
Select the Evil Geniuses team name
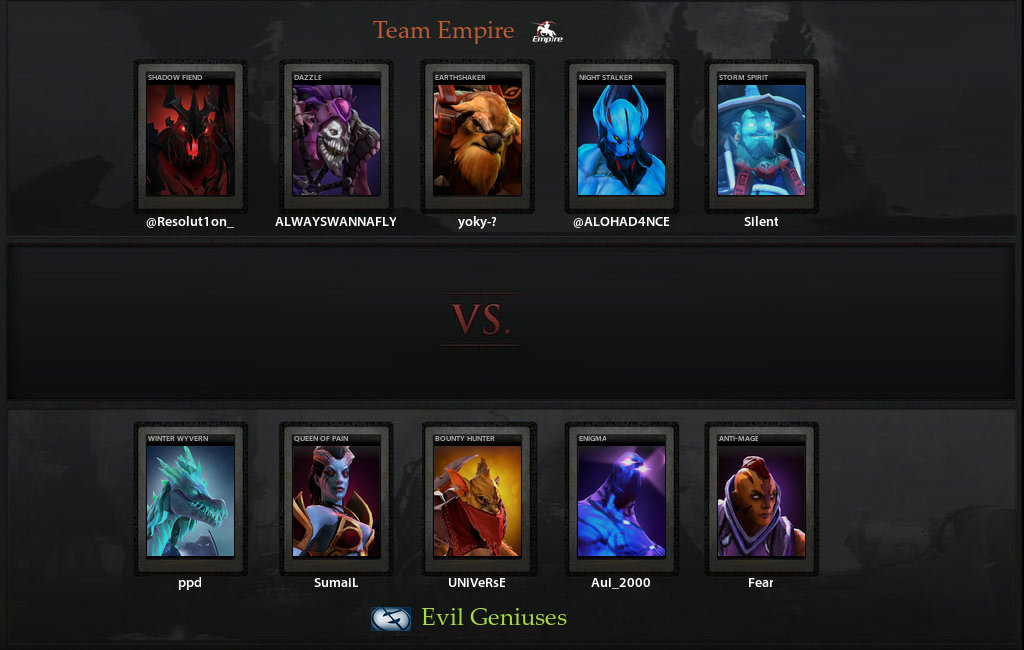(x=494, y=618)
